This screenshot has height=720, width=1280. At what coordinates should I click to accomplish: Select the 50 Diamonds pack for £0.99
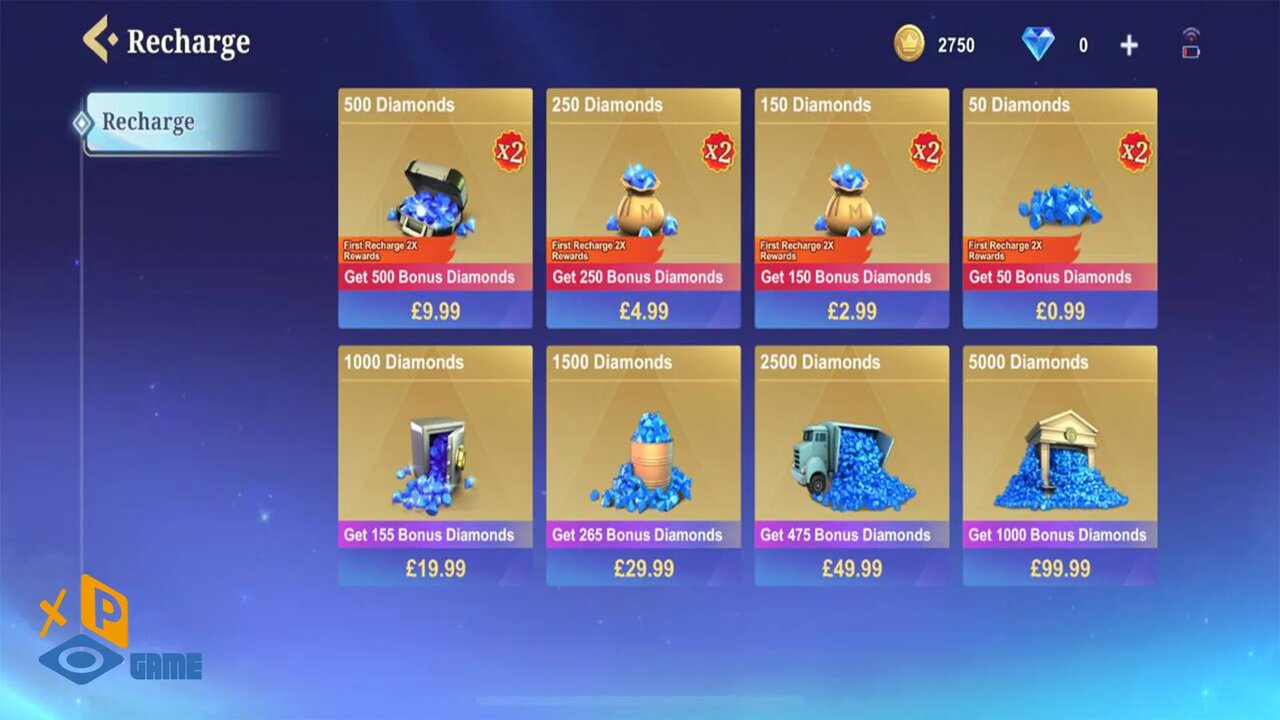point(1059,208)
